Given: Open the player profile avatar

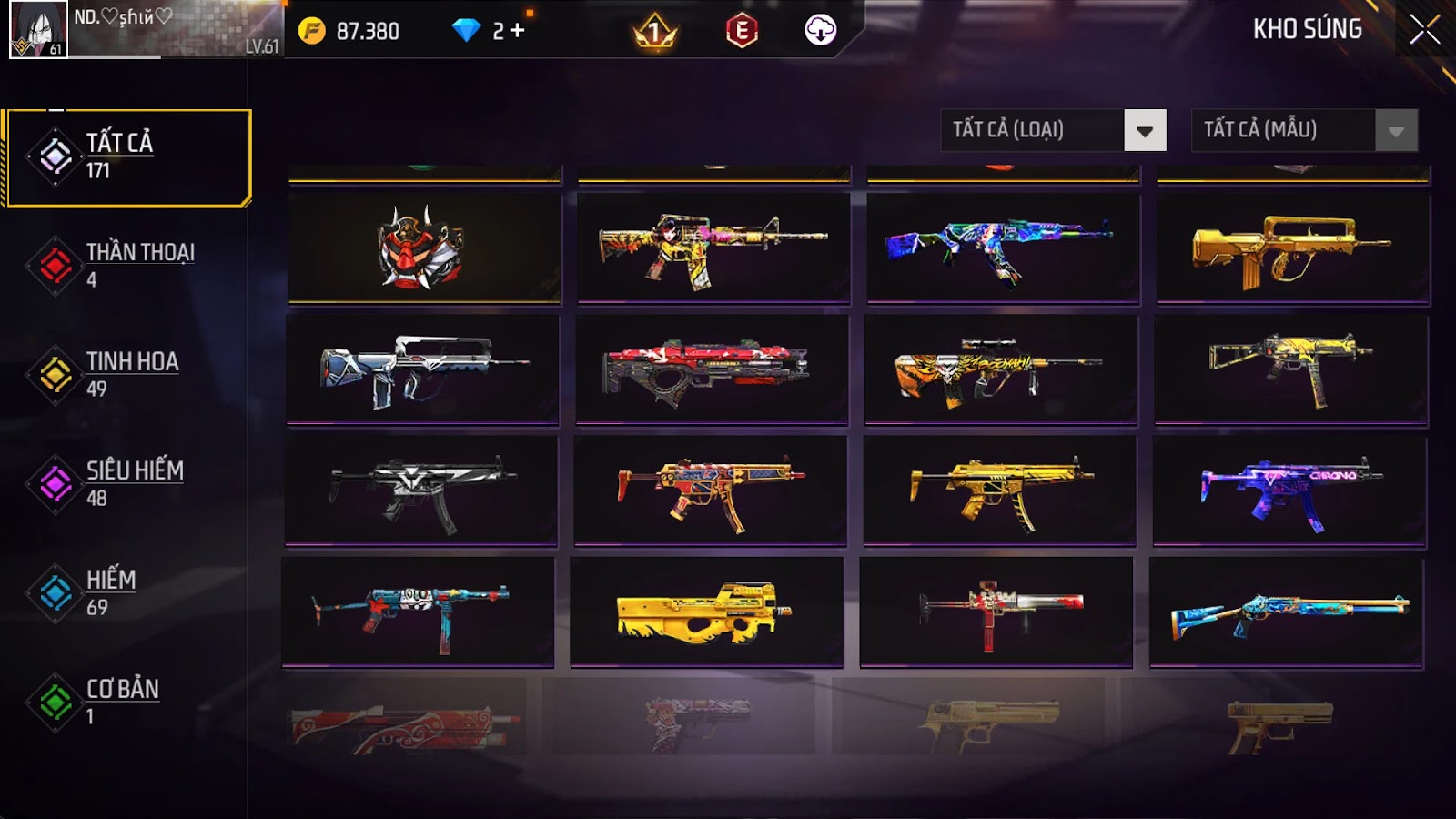Looking at the screenshot, I should click(x=38, y=30).
